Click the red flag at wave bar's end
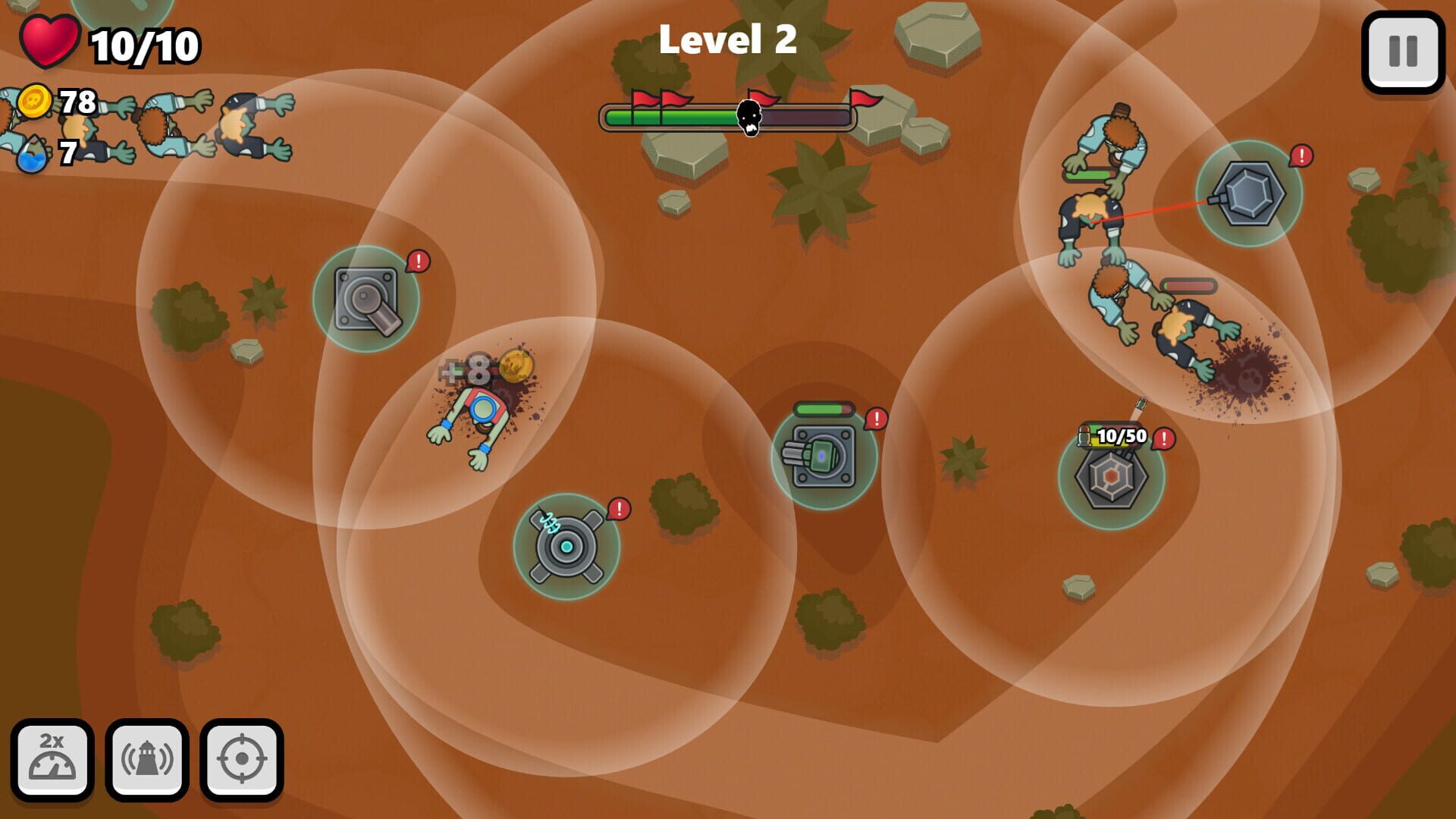This screenshot has height=819, width=1456. pyautogui.click(x=864, y=99)
